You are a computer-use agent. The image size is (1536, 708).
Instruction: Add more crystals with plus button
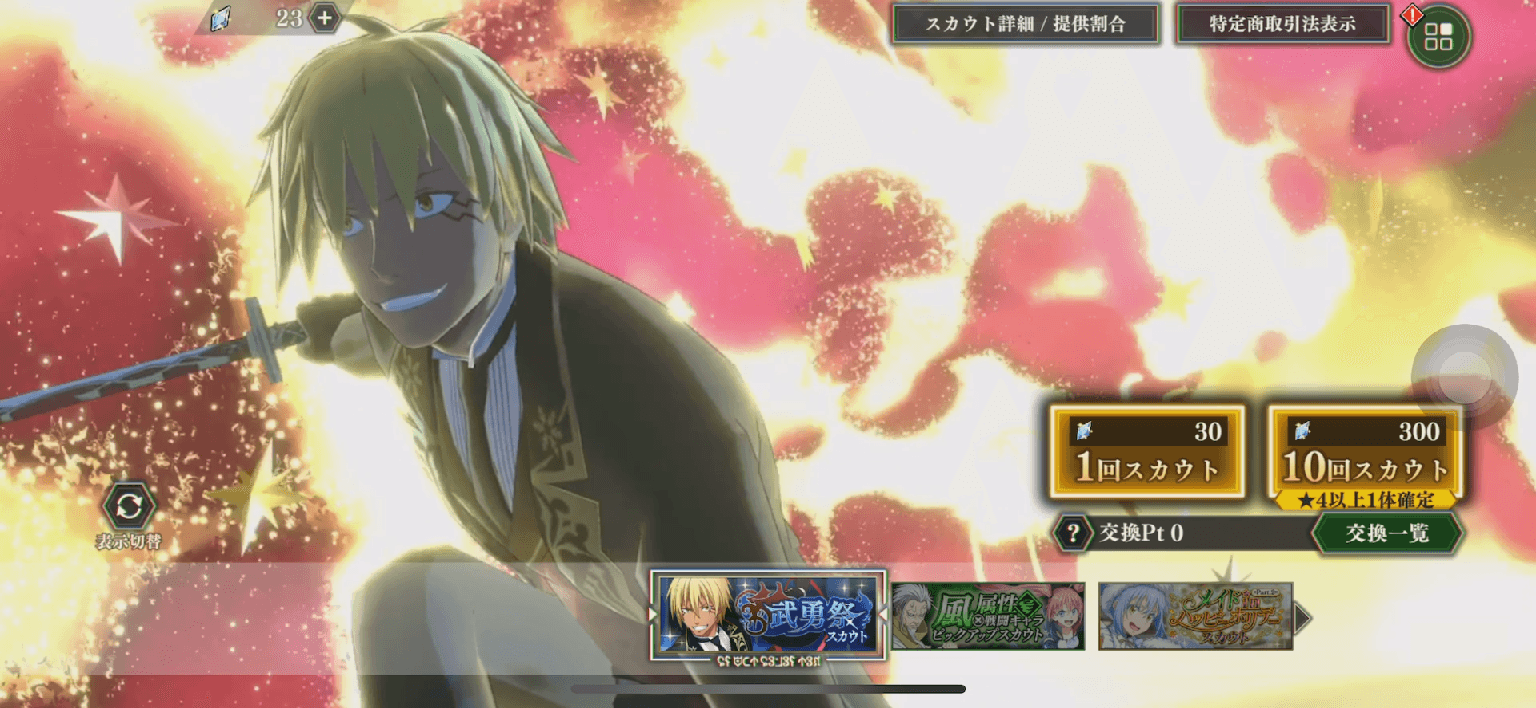[x=324, y=18]
